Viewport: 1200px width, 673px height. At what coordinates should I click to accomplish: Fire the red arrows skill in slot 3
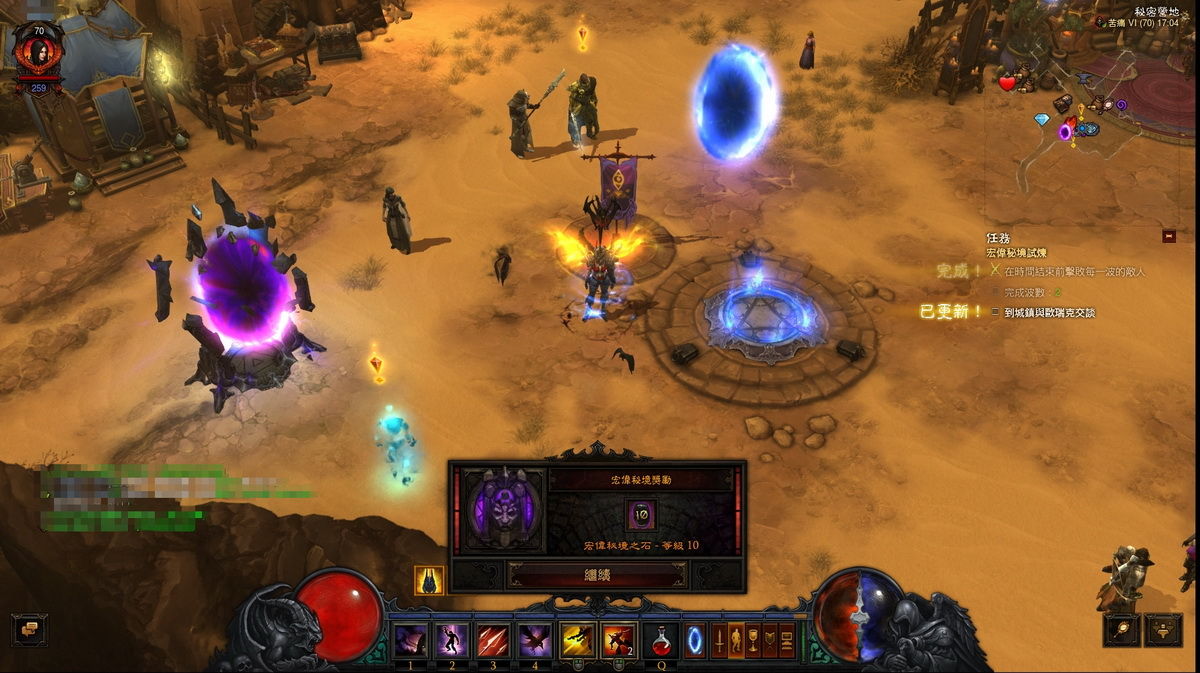click(x=493, y=640)
